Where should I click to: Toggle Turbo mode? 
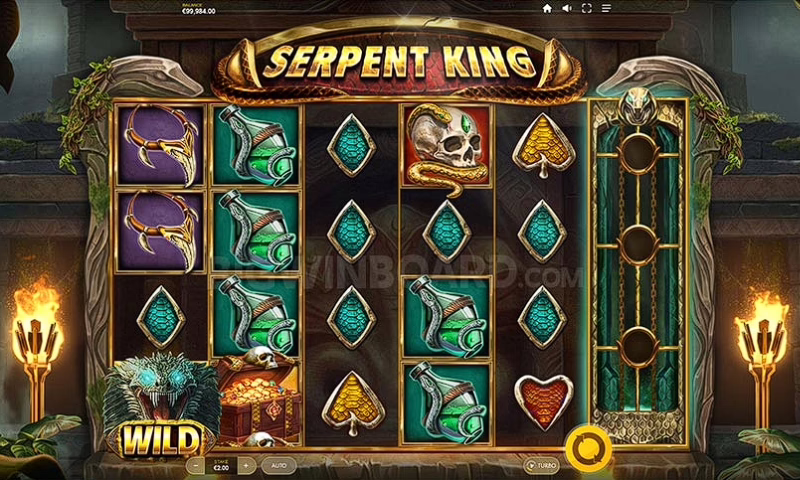(x=542, y=466)
